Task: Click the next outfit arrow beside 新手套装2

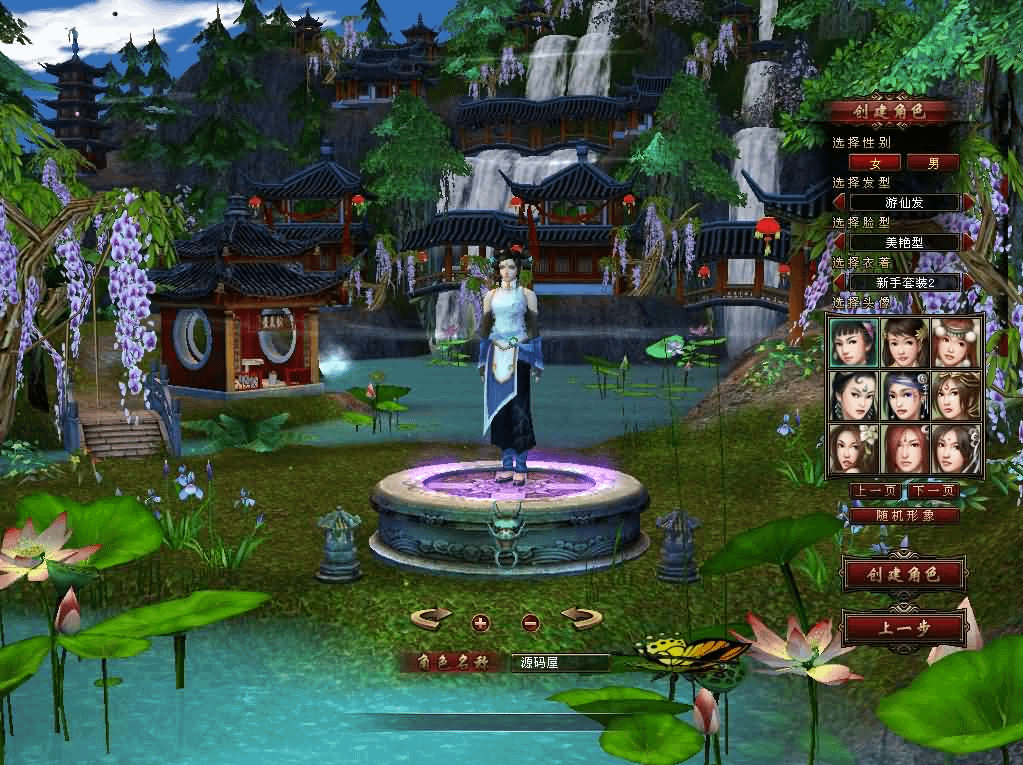Action: 969,282
